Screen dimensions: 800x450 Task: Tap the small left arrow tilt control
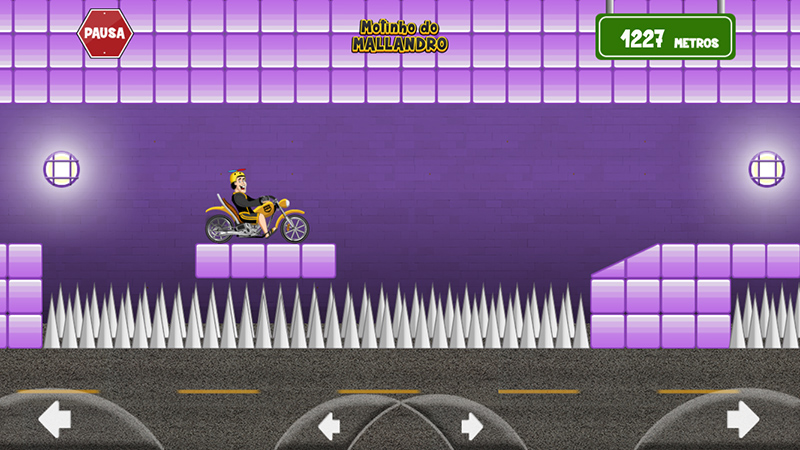(x=329, y=427)
